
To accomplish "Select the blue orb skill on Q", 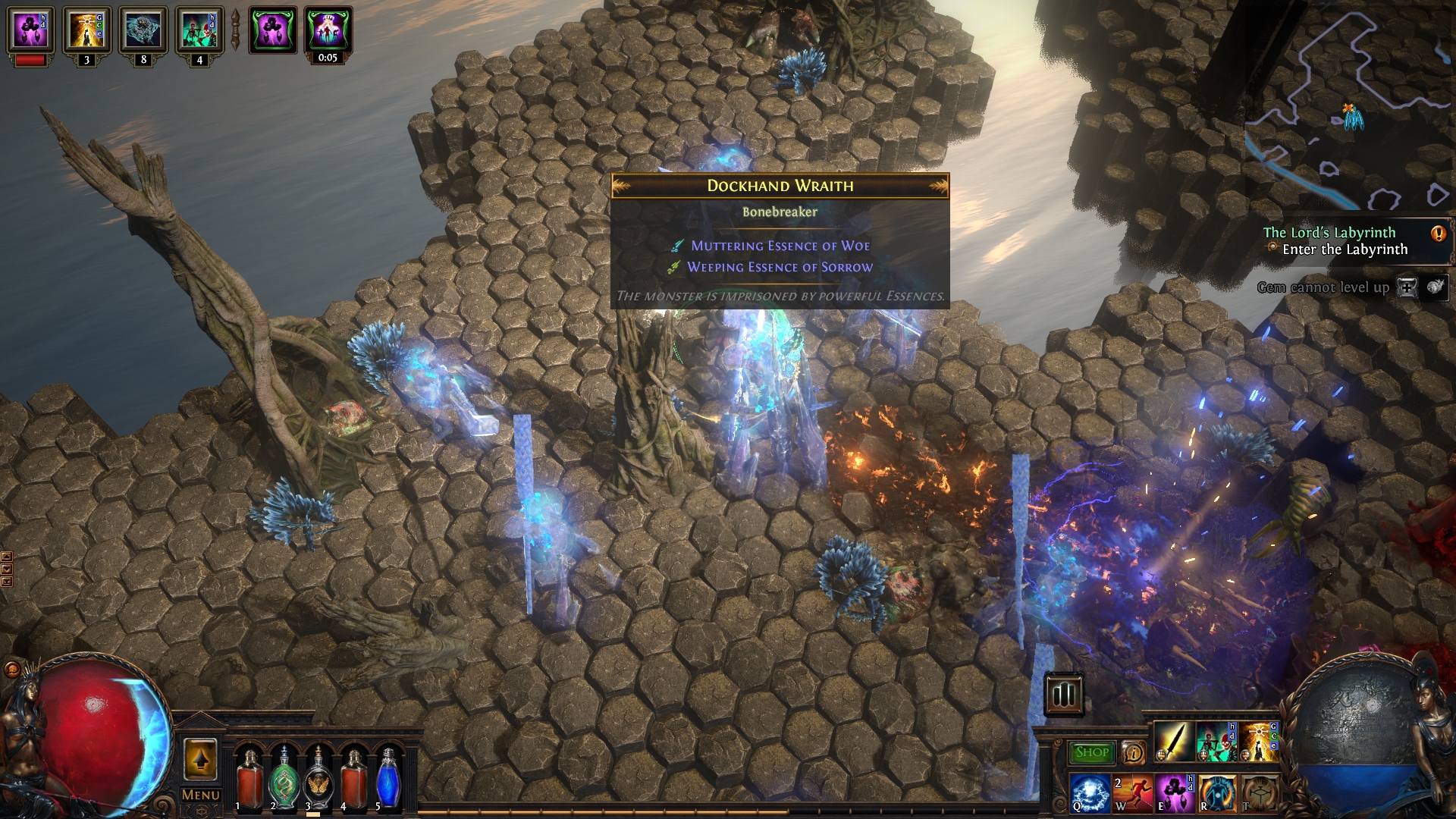I will pyautogui.click(x=1090, y=792).
